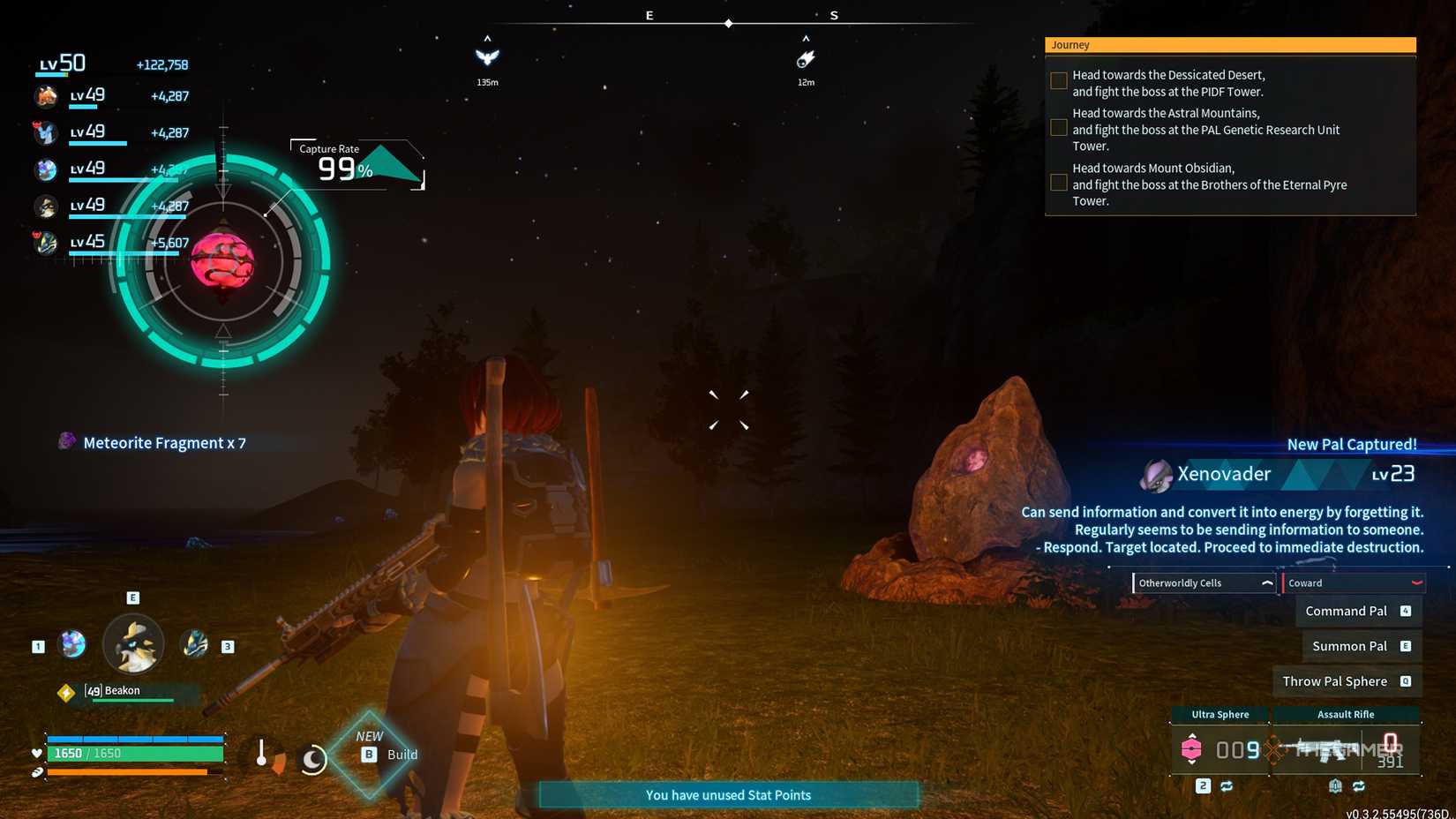This screenshot has height=819, width=1456.
Task: Check the Mount Obsidian Eternal Pyre quest box
Action: click(x=1057, y=182)
